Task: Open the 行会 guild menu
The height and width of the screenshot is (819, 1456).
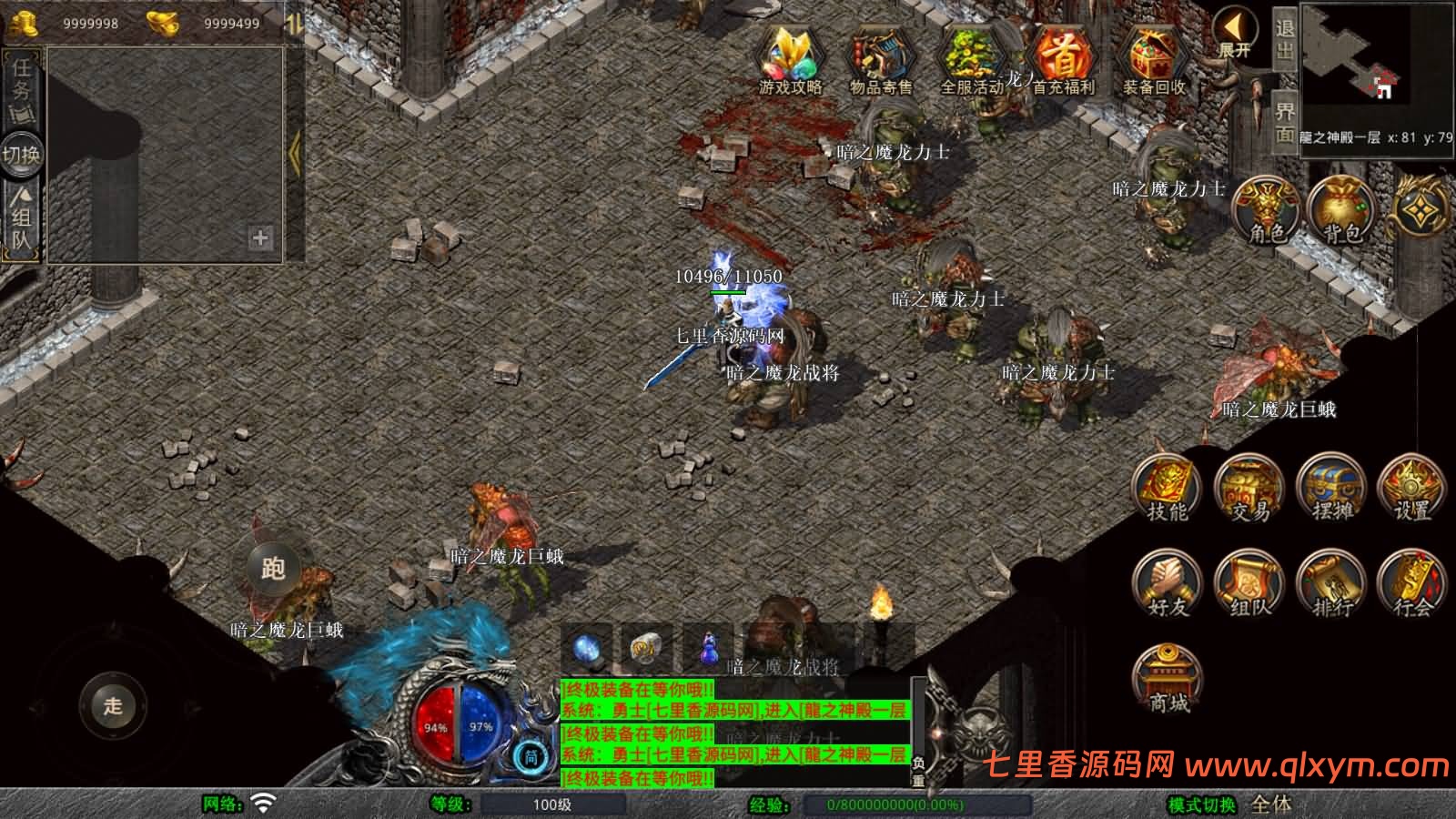Action: pos(1412,582)
